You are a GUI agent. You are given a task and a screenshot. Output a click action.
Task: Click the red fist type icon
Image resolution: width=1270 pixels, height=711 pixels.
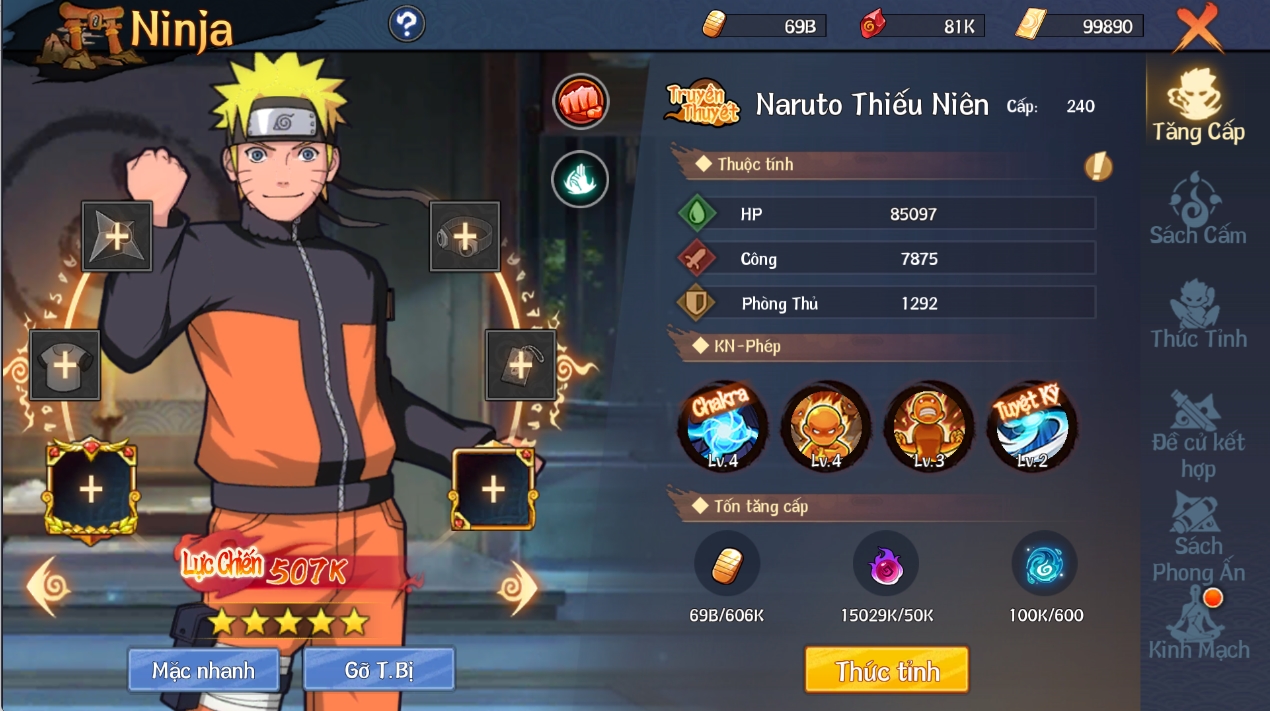[580, 101]
